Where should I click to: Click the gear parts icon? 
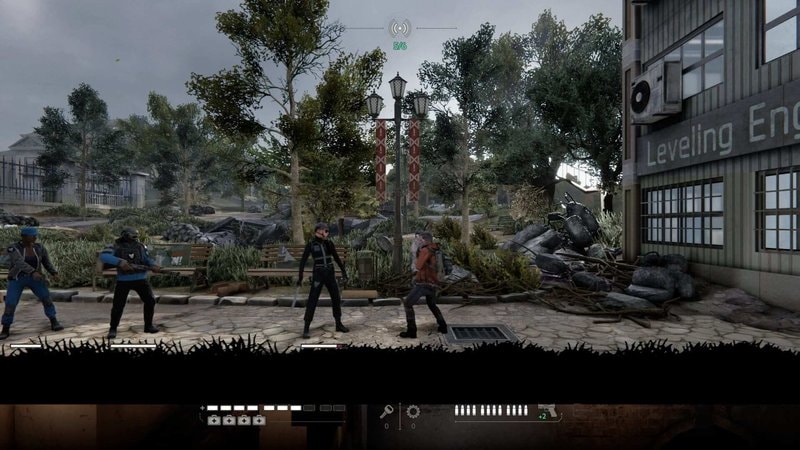(413, 411)
